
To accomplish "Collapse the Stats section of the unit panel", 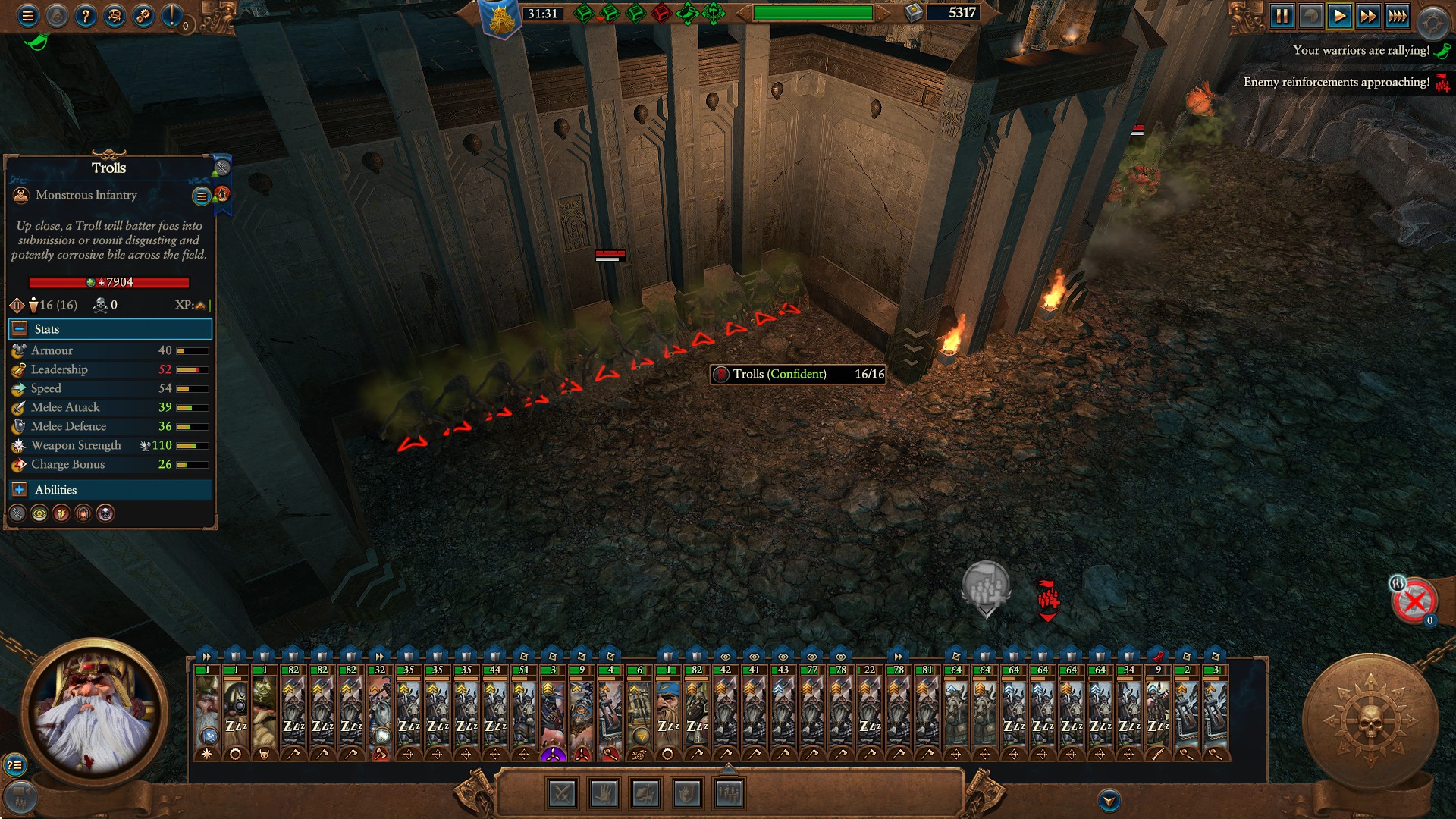I will [x=20, y=329].
